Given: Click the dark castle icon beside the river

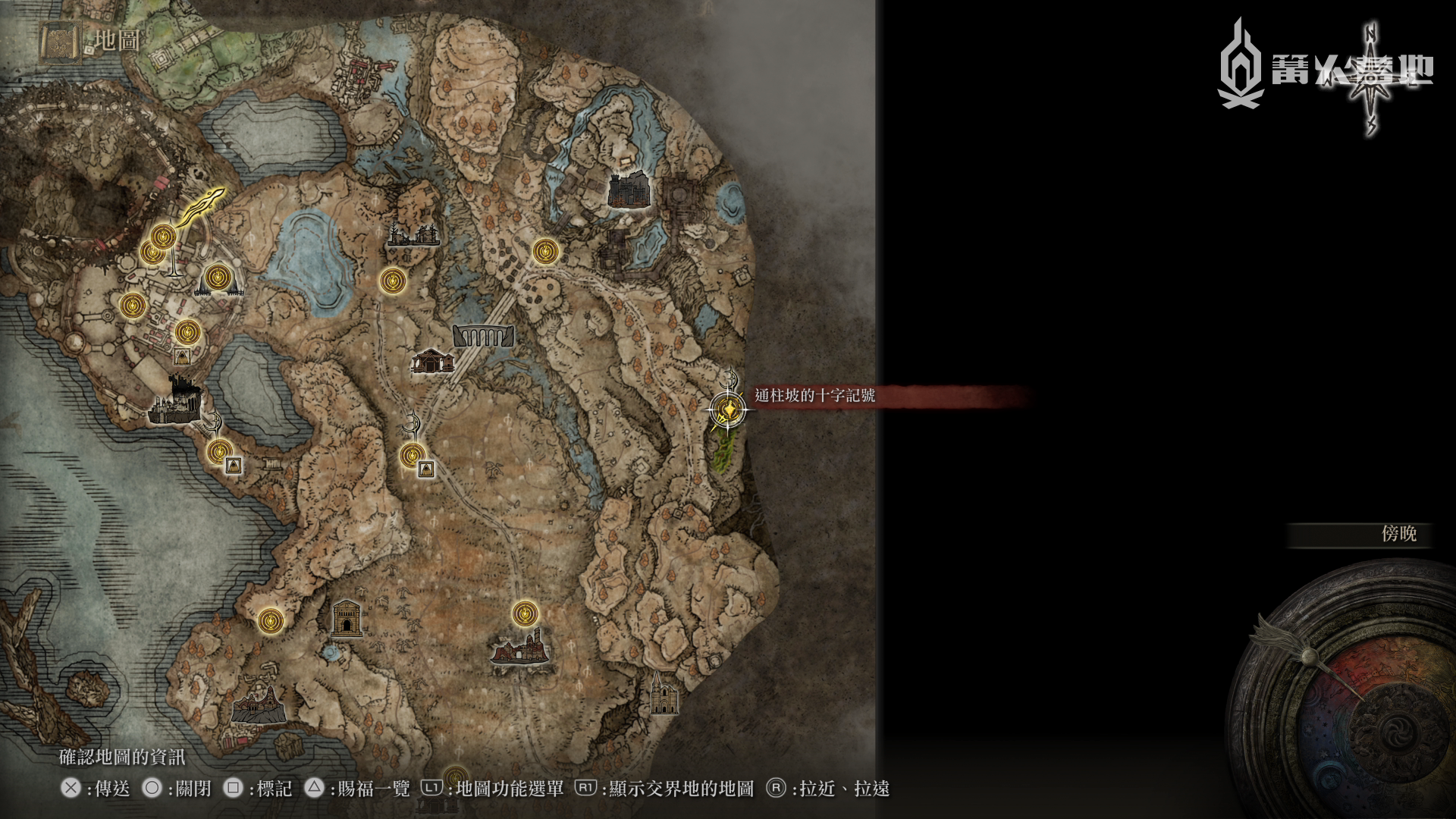Looking at the screenshot, I should [x=629, y=190].
